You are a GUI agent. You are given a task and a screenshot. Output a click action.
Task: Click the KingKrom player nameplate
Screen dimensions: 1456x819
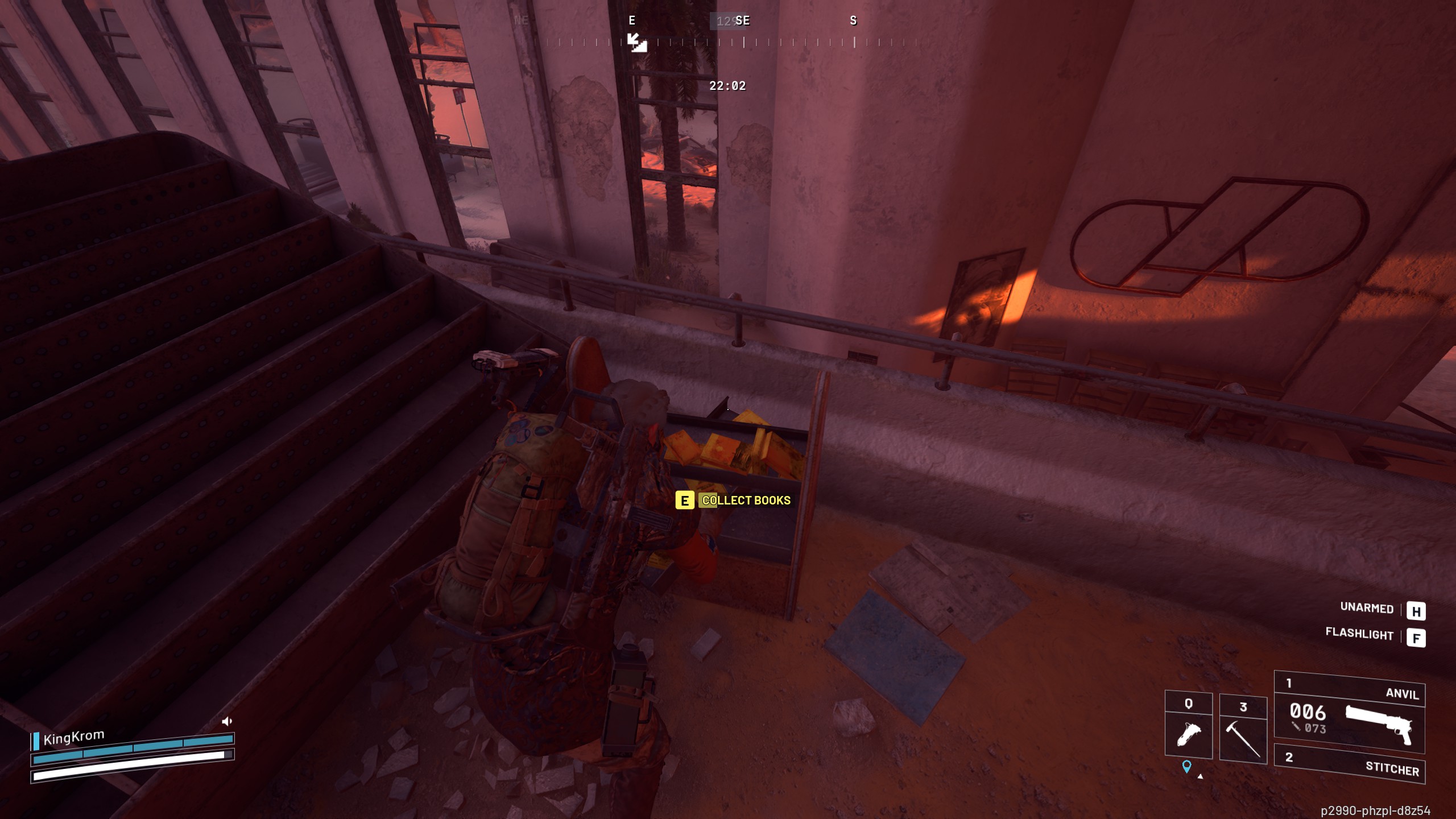tap(74, 735)
